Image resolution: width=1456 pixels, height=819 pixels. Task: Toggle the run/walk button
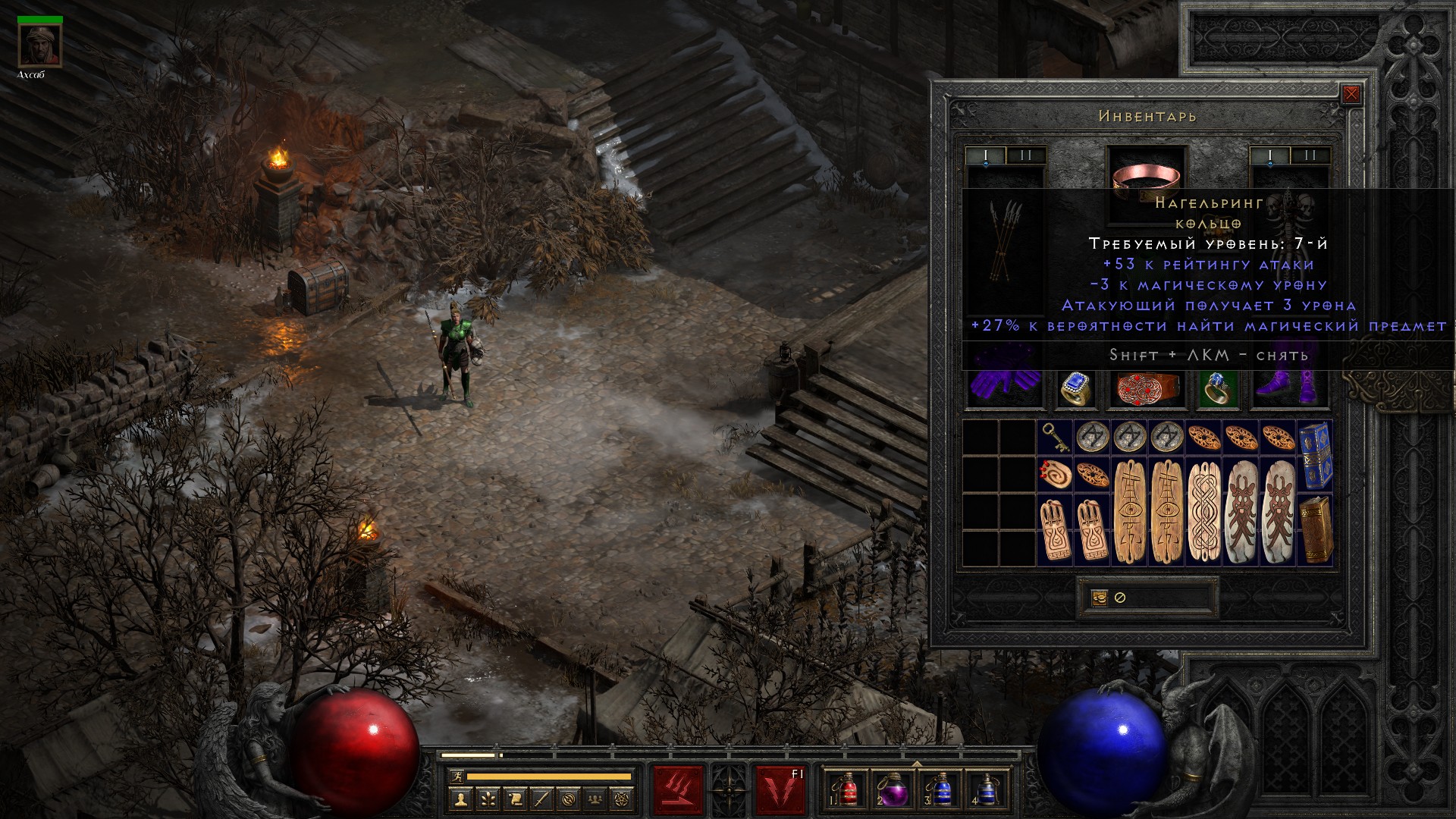455,777
